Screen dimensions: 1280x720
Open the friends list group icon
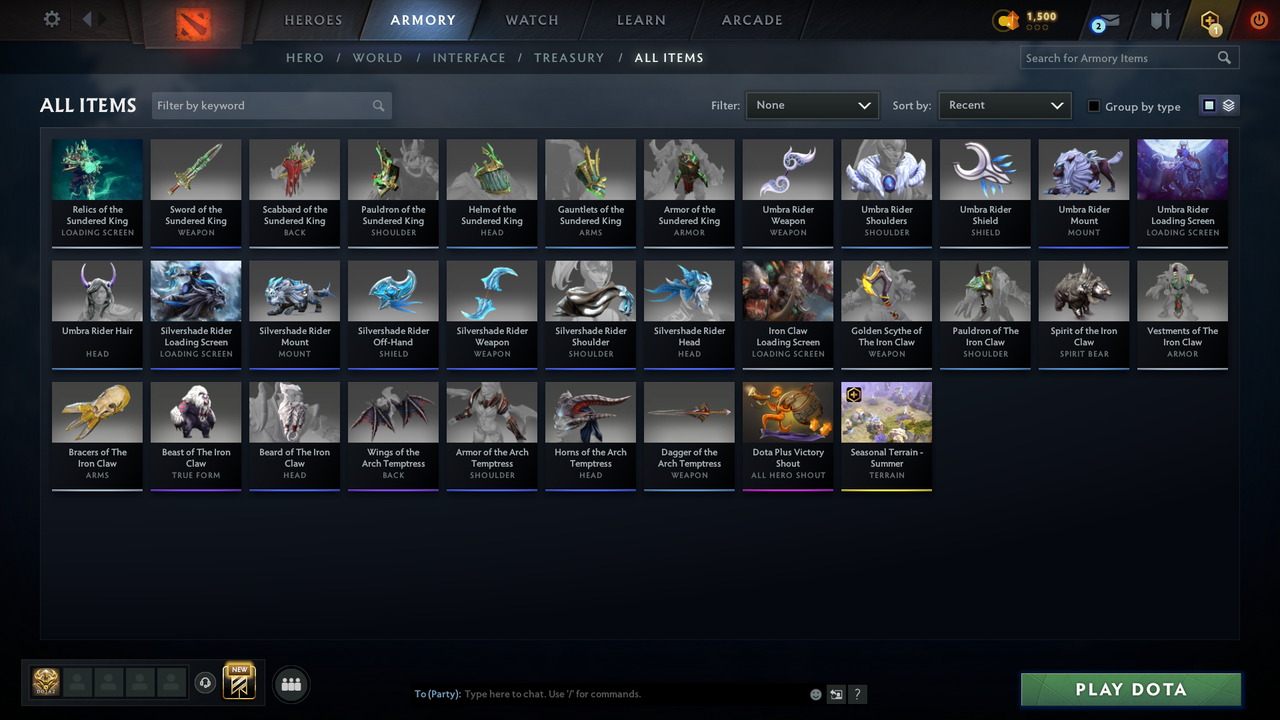coord(291,684)
